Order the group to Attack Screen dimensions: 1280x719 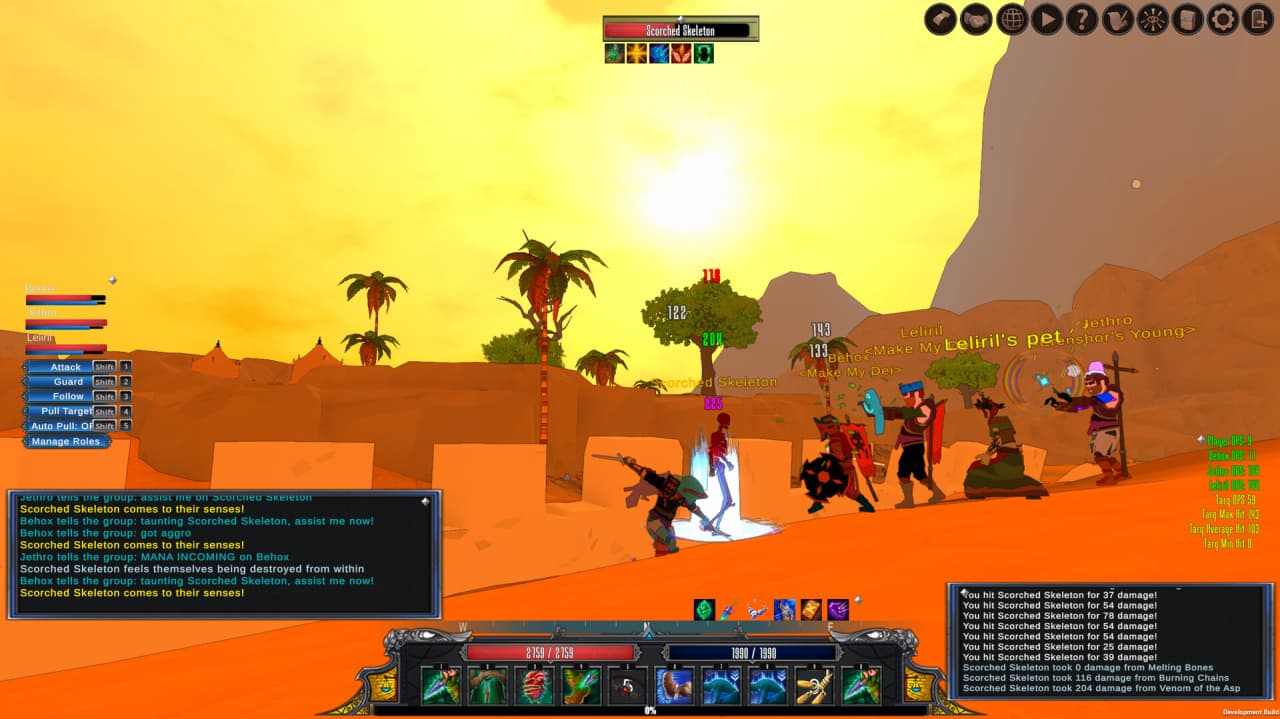pyautogui.click(x=66, y=367)
